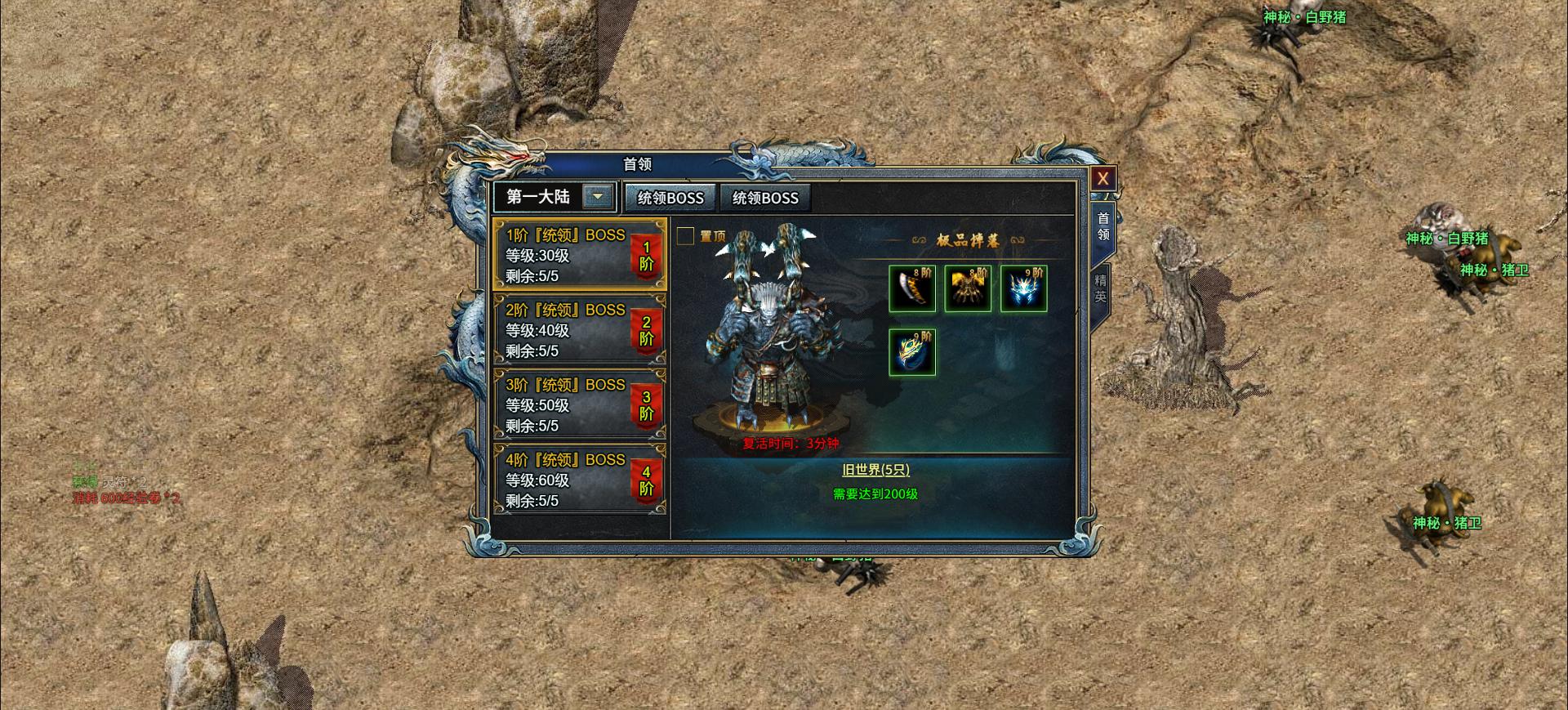View the gold and blue ring reward
The image size is (1568, 710).
912,353
